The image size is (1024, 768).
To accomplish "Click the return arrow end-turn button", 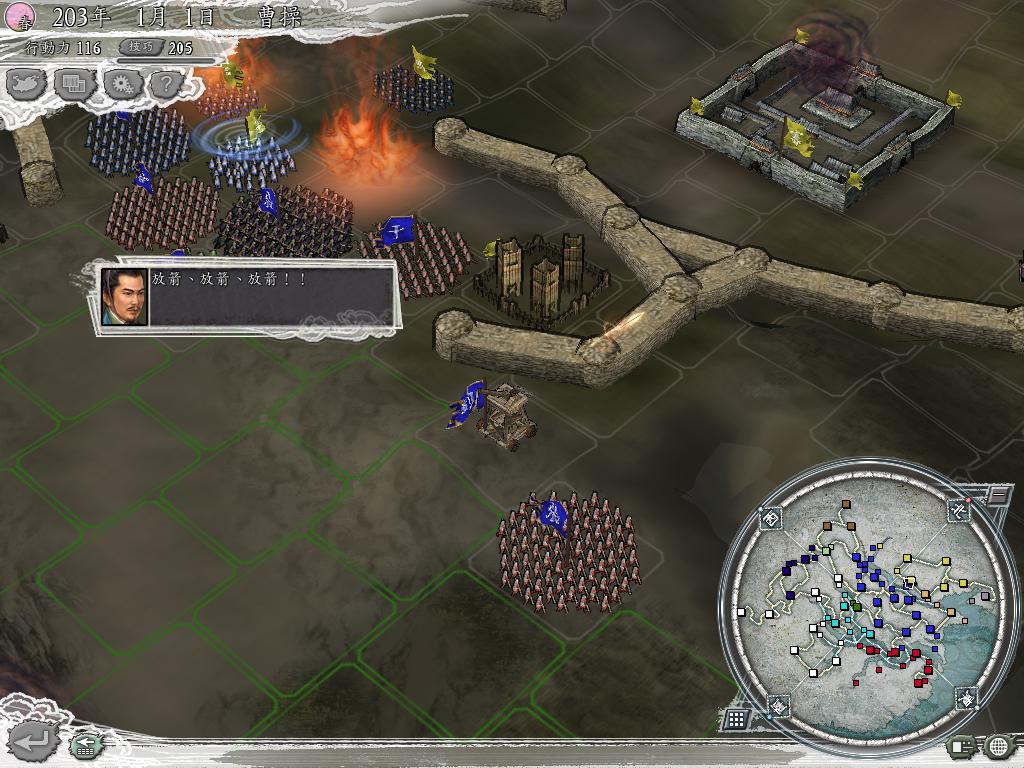I will (33, 741).
